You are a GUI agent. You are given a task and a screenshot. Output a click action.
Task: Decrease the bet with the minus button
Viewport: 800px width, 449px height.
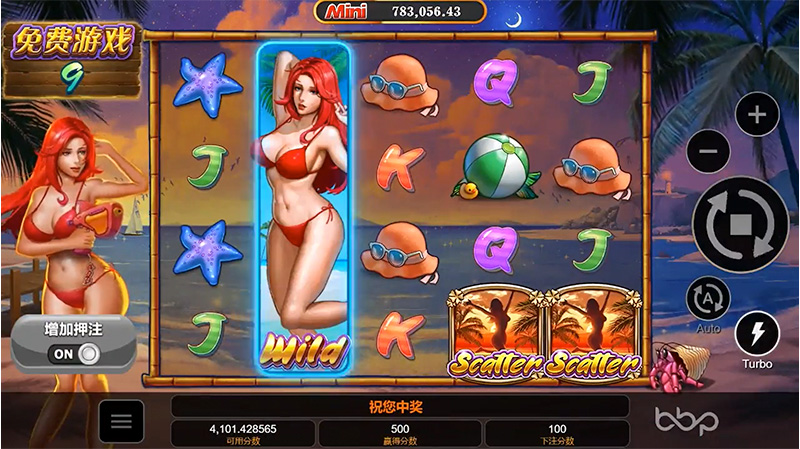tap(709, 151)
